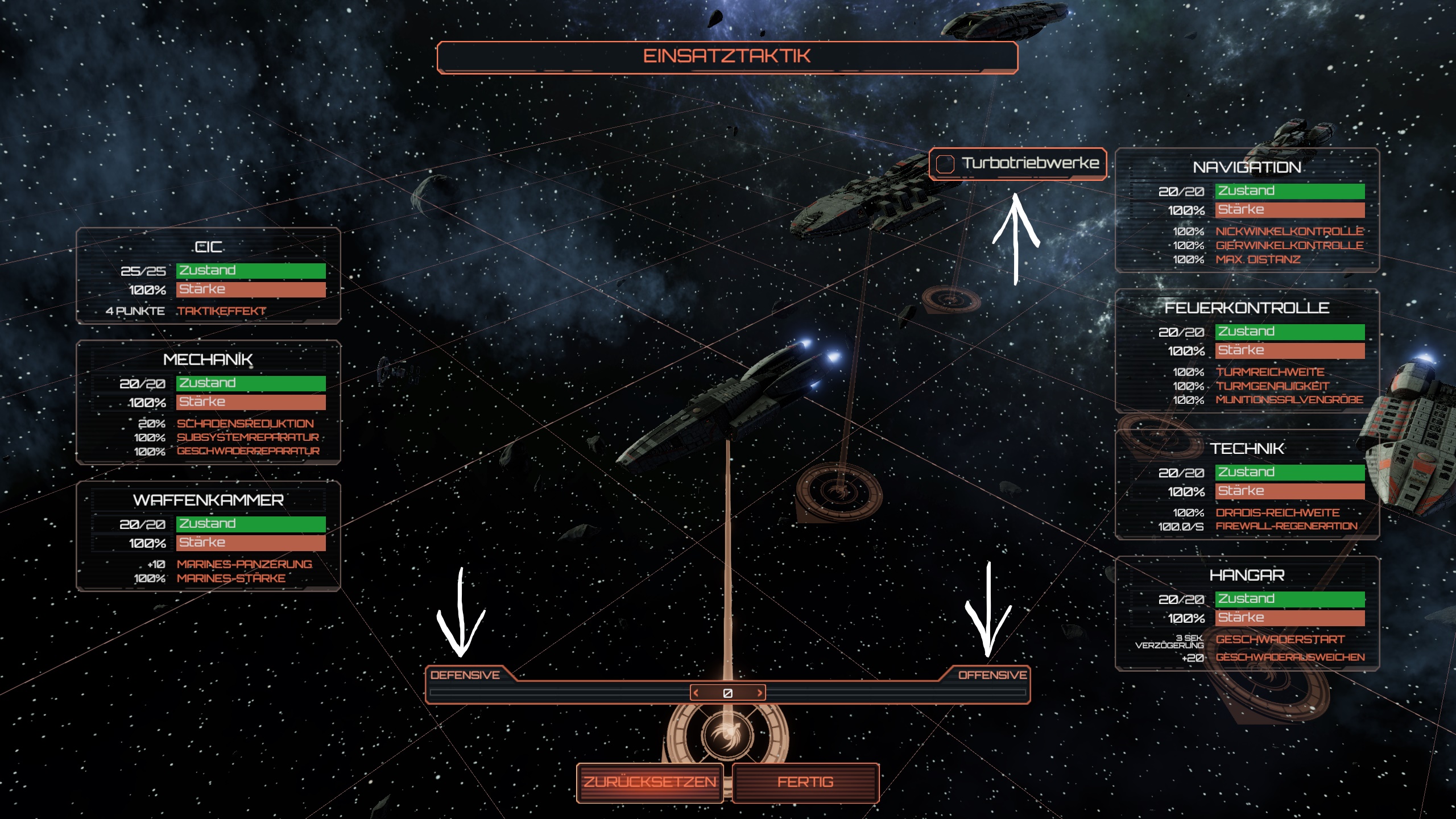Click the ZURÜCKSETZEN reset button

650,783
